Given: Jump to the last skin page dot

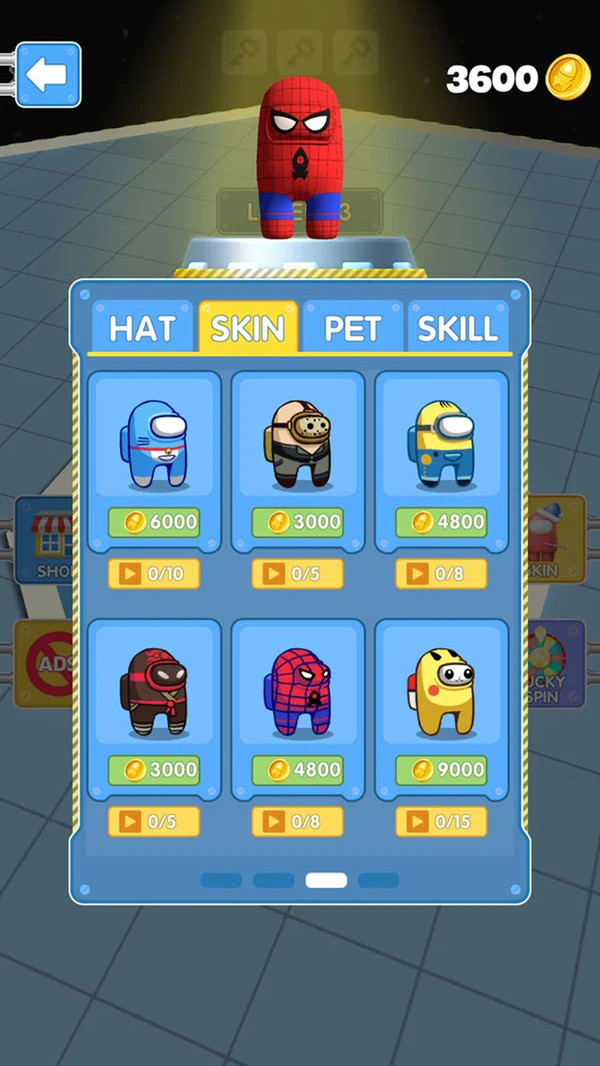Looking at the screenshot, I should 379,881.
